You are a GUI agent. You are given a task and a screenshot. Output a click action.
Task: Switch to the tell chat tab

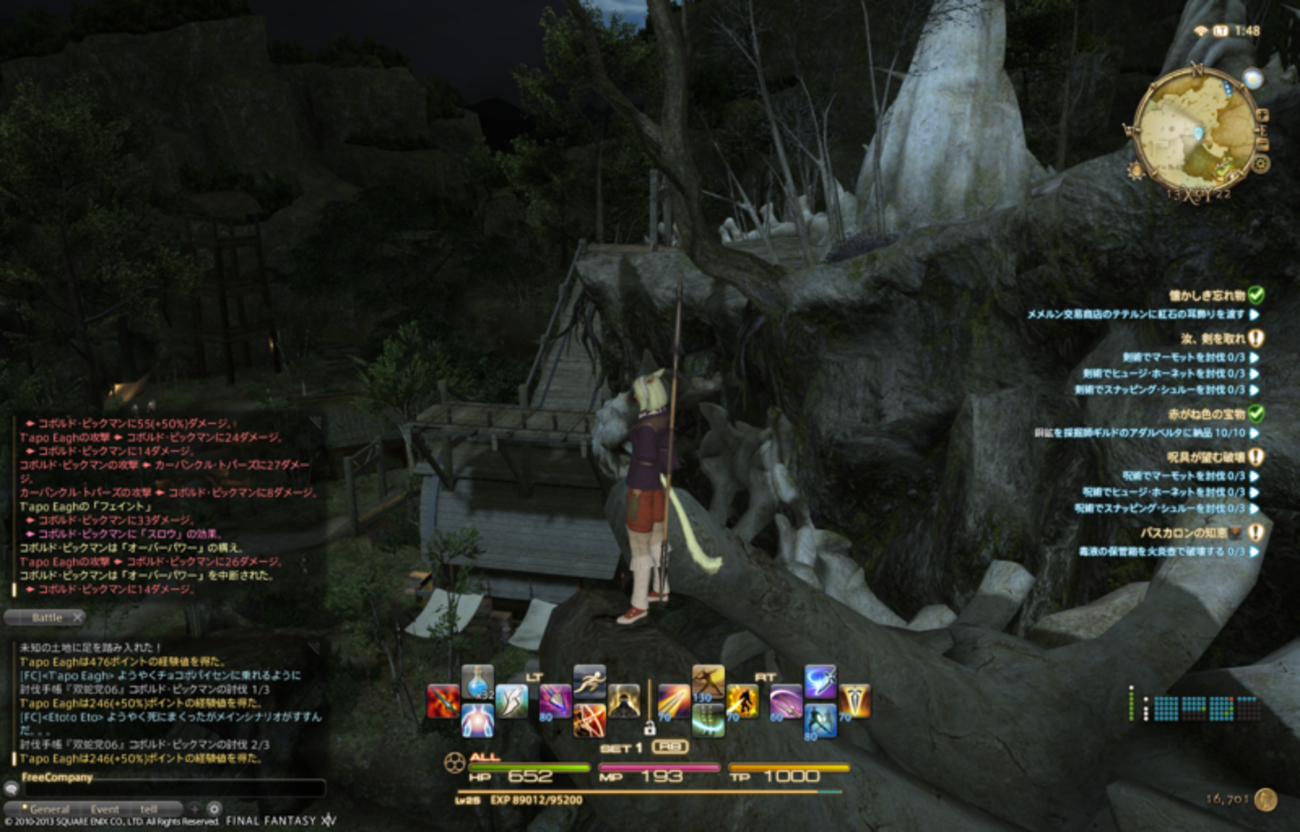click(x=149, y=809)
